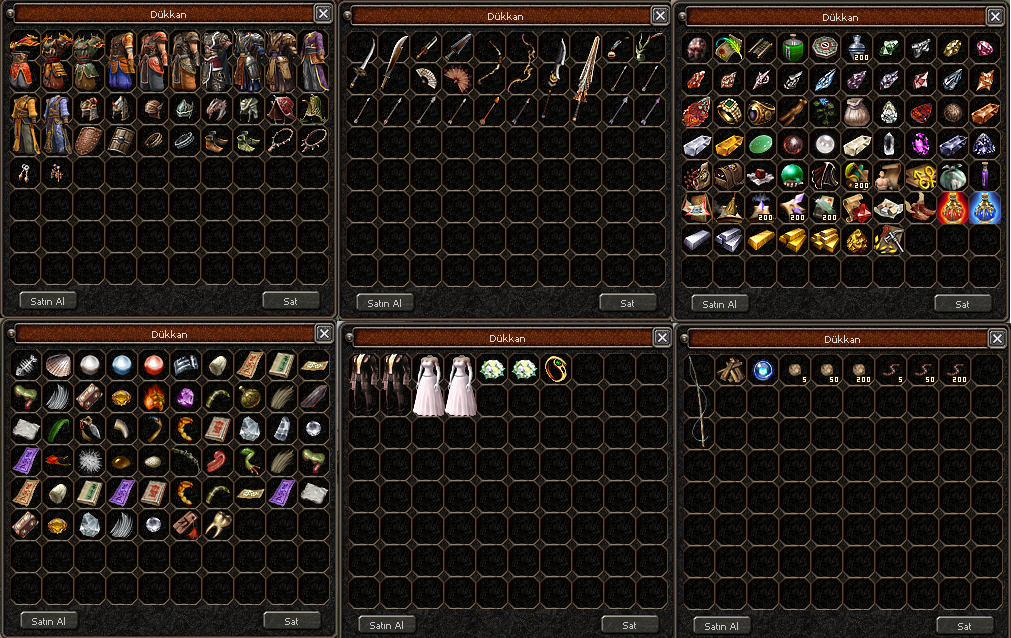This screenshot has width=1011, height=638.
Task: Click Satın Al in the weapons shop
Action: (x=385, y=303)
